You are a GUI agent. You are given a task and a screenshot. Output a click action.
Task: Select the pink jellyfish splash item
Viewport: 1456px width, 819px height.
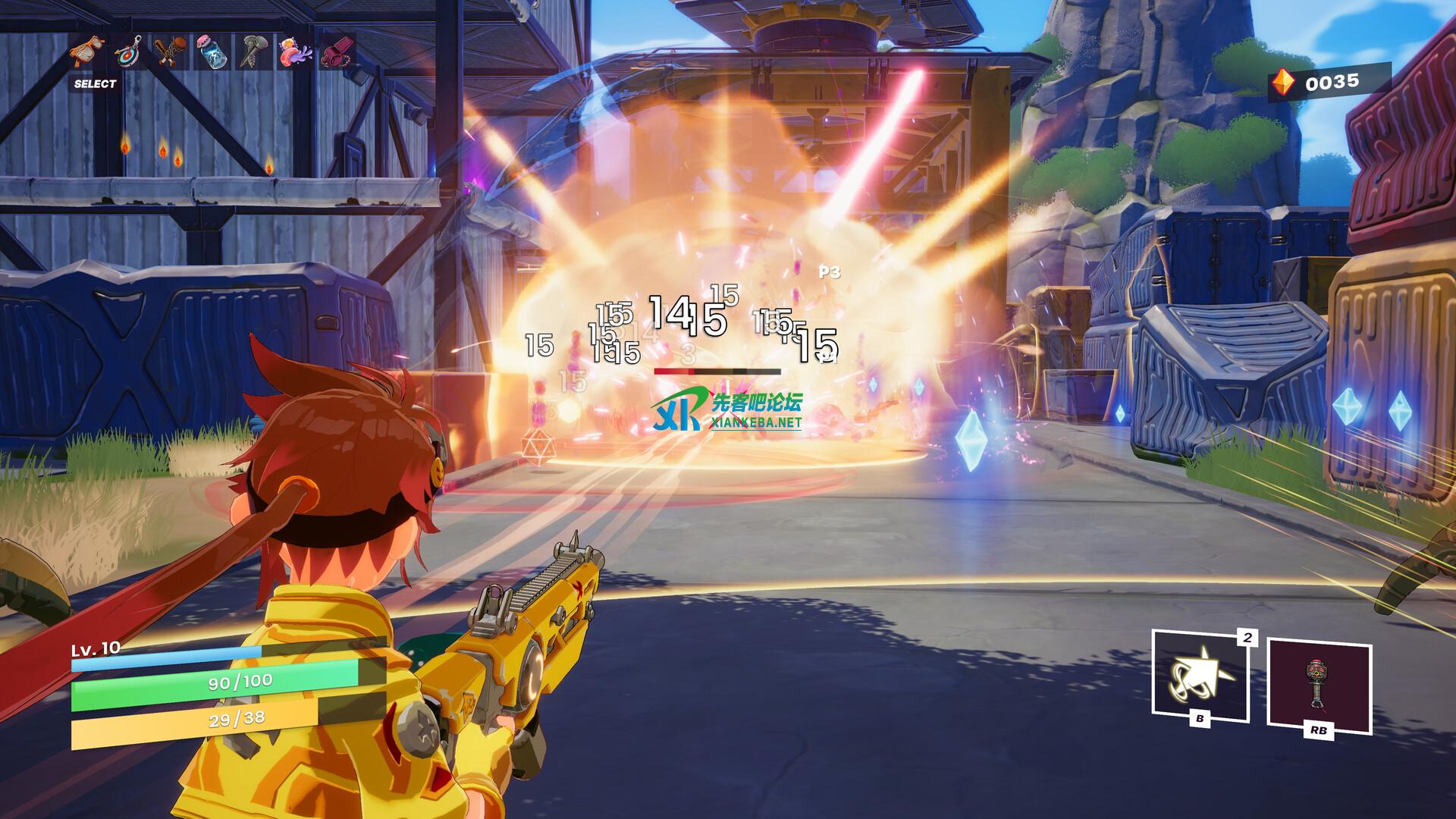pos(293,52)
